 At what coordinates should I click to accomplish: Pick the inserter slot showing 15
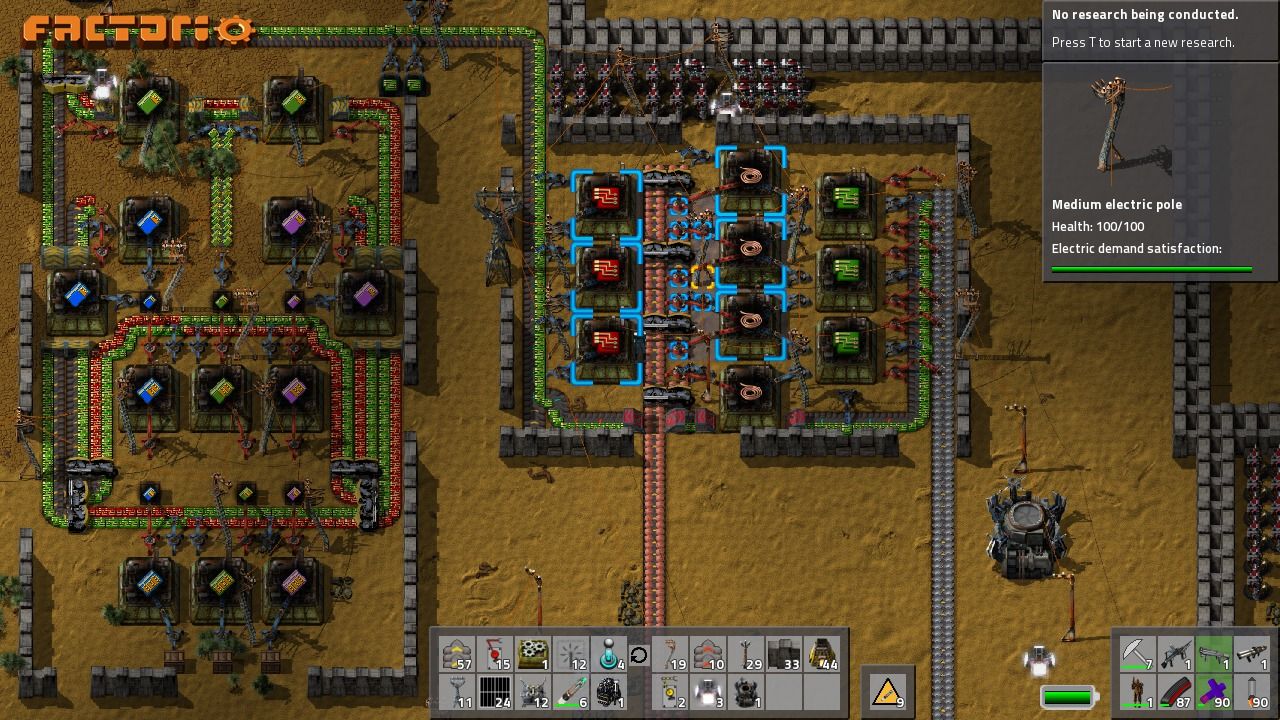coord(495,655)
